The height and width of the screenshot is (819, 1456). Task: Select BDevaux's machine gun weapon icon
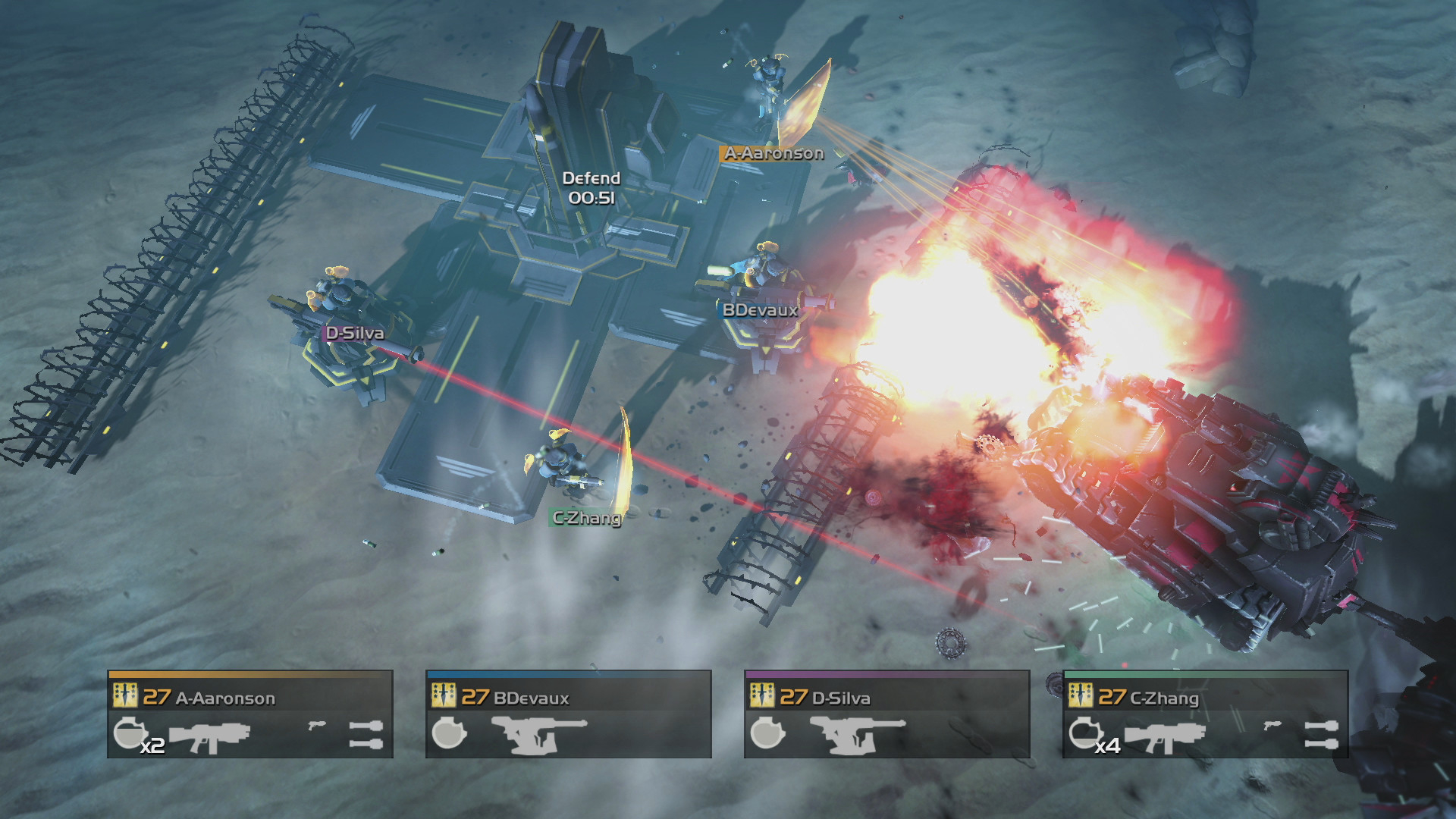click(x=536, y=736)
